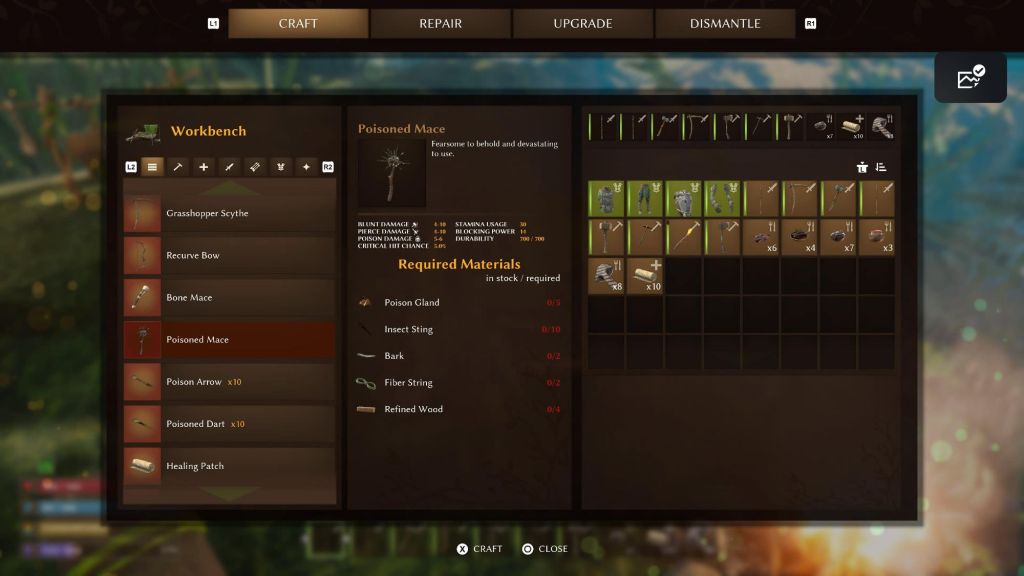Switch to the Repair tab
1024x576 pixels.
(x=440, y=23)
